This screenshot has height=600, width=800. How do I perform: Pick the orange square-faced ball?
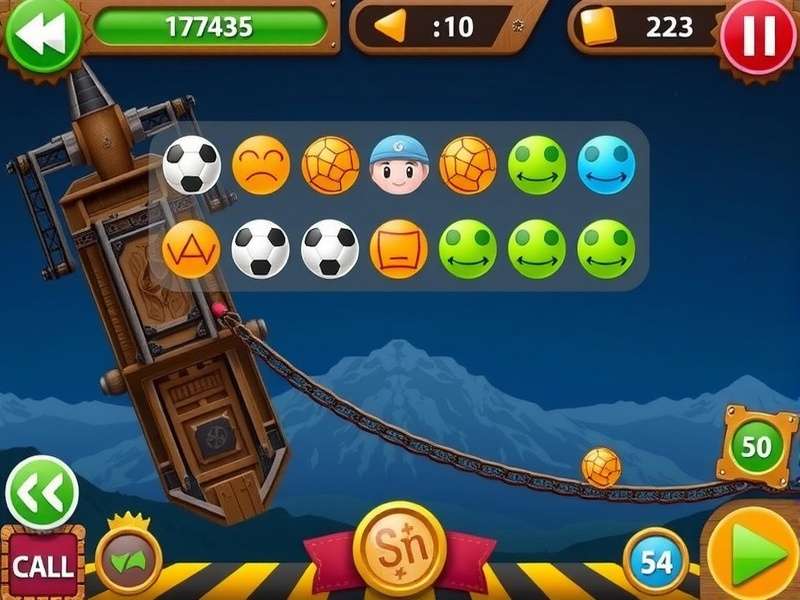(x=399, y=249)
